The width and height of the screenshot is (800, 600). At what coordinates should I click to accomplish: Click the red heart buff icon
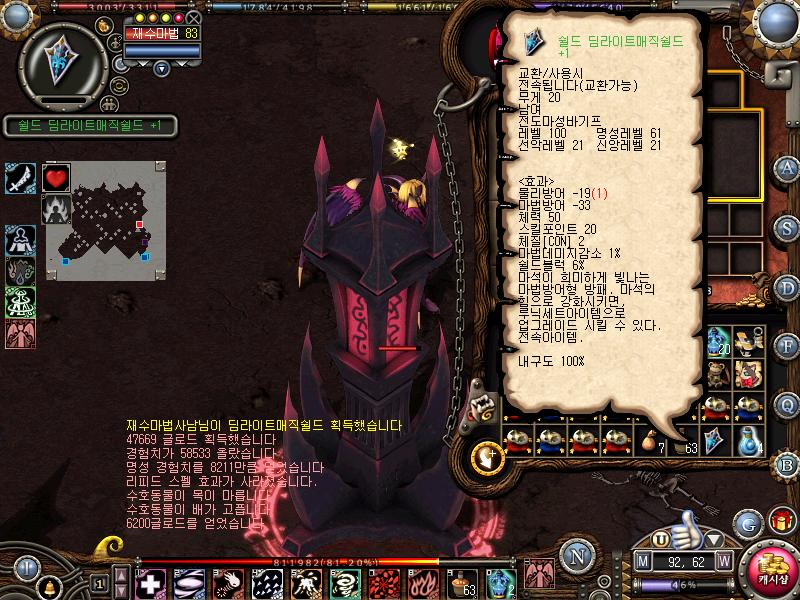pyautogui.click(x=55, y=178)
